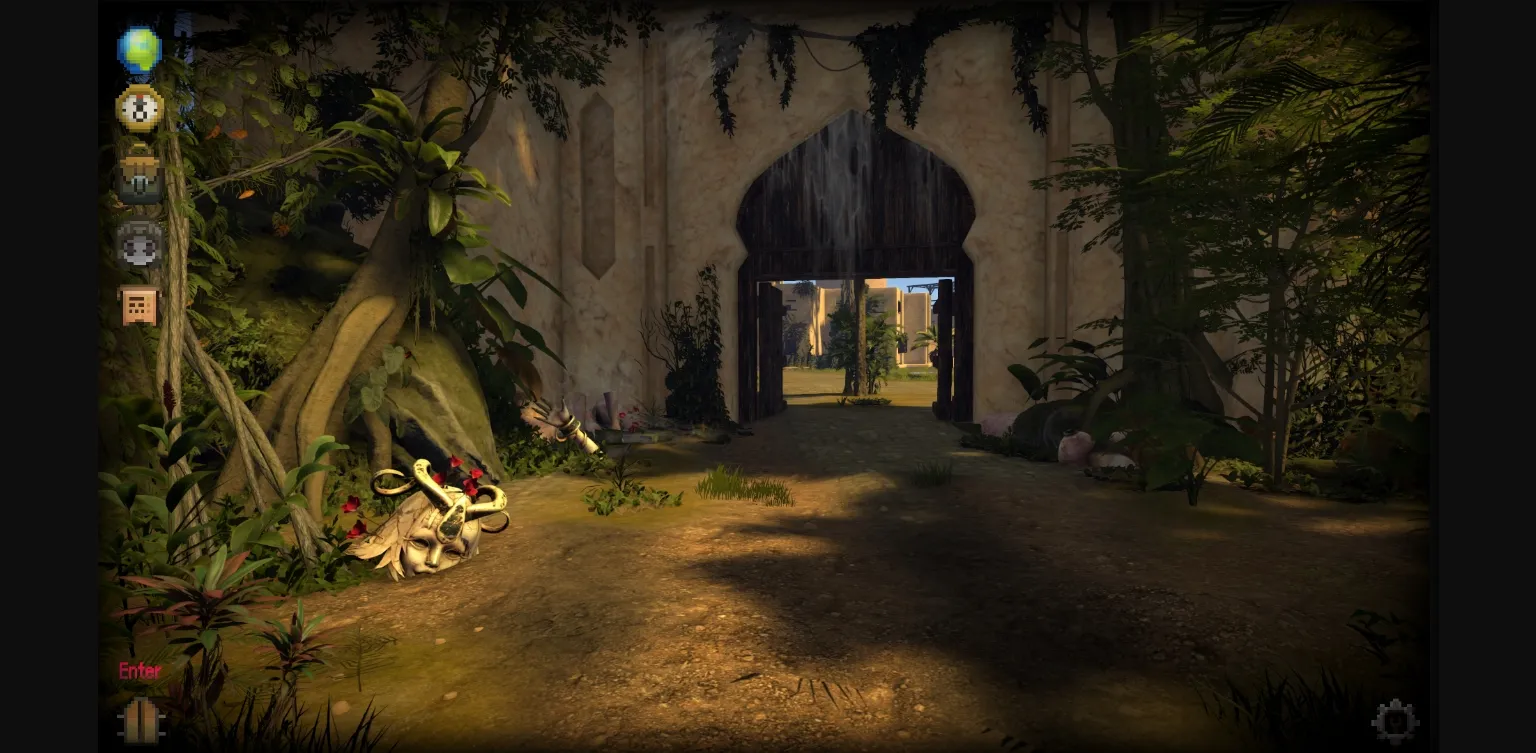Click the gate icon below Enter
This screenshot has width=1536, height=753.
pos(140,718)
